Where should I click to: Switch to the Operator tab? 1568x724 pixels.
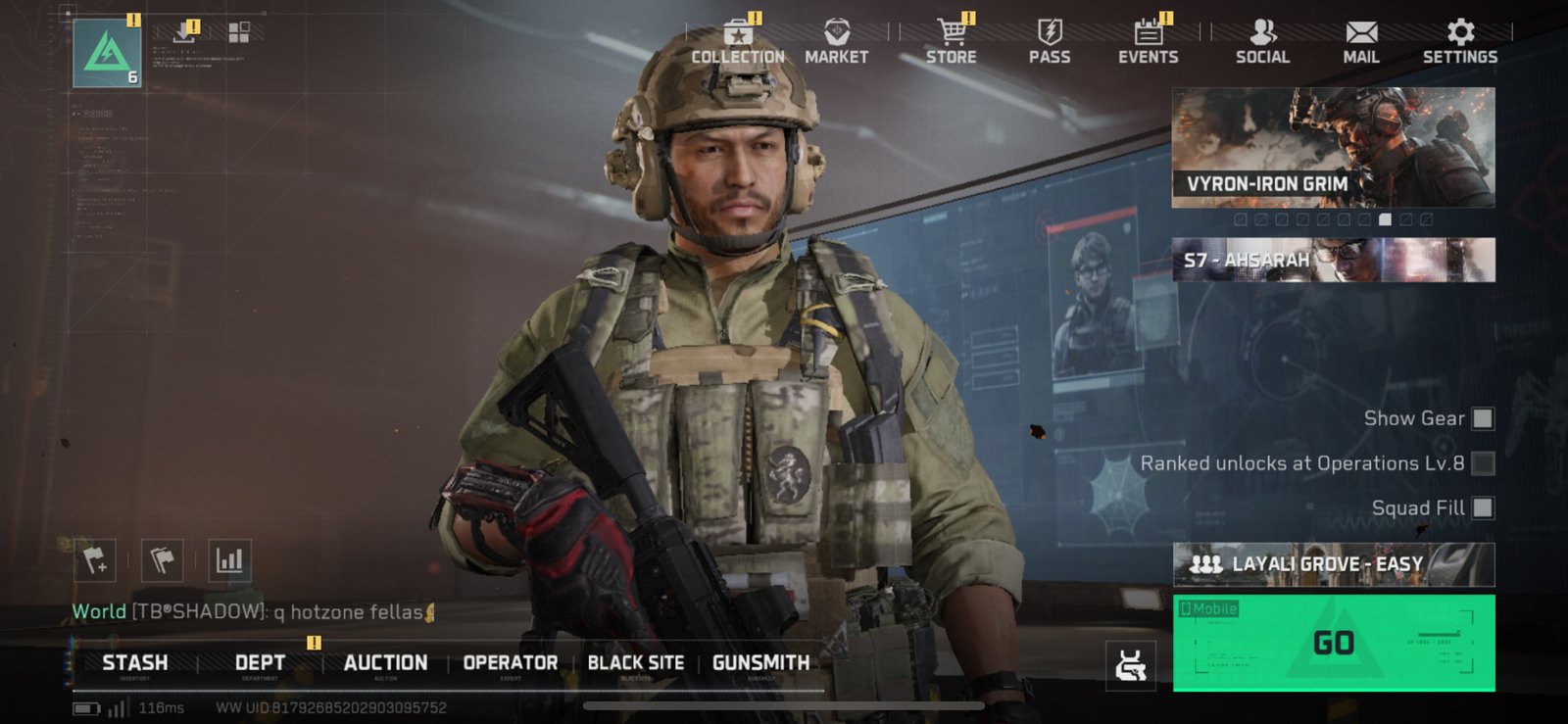pos(510,663)
